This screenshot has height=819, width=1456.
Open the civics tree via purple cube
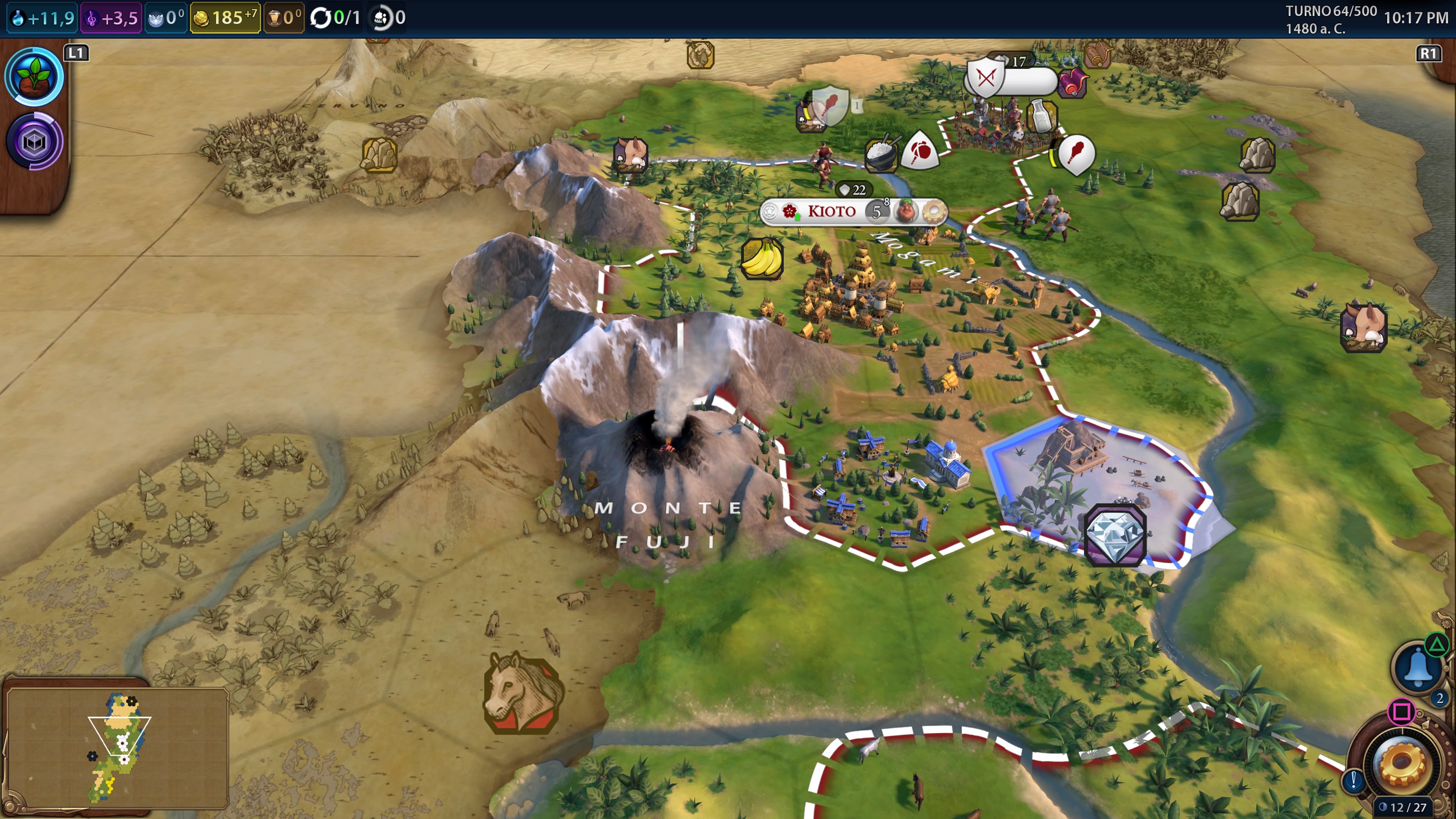point(35,141)
